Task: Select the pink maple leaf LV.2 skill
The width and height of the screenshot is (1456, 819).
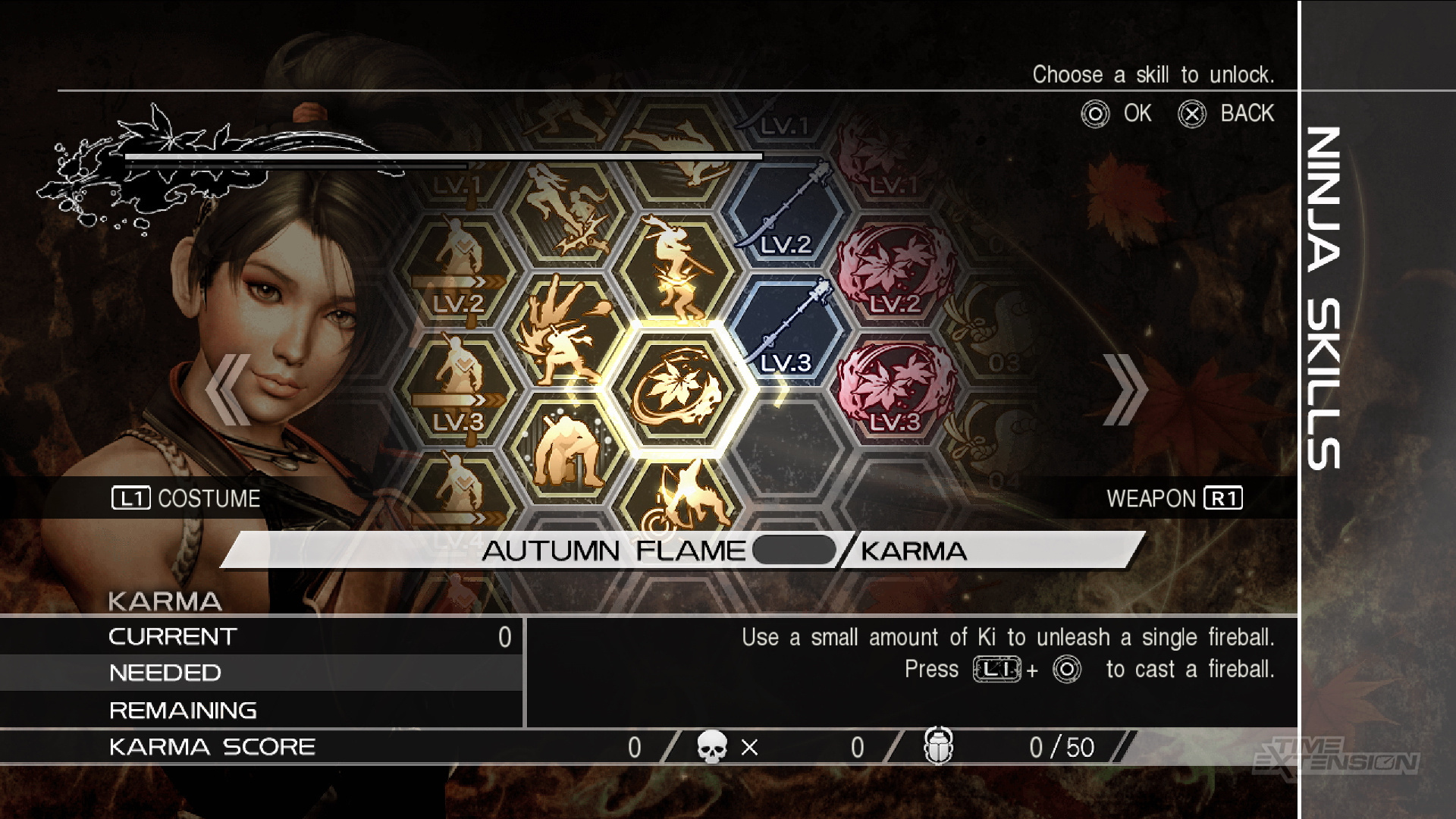Action: click(x=895, y=272)
